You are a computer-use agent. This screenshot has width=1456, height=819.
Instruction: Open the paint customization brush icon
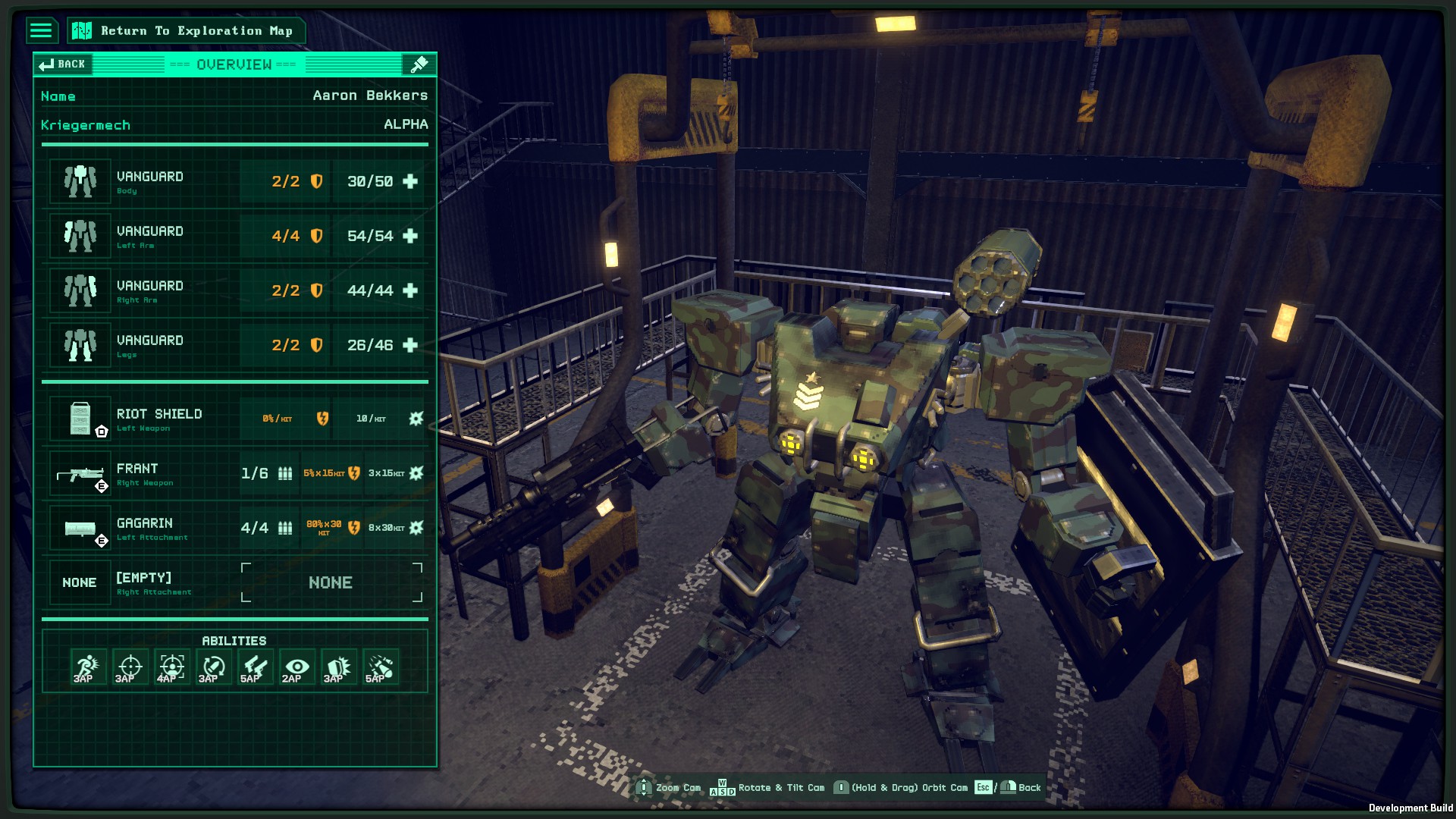click(419, 64)
